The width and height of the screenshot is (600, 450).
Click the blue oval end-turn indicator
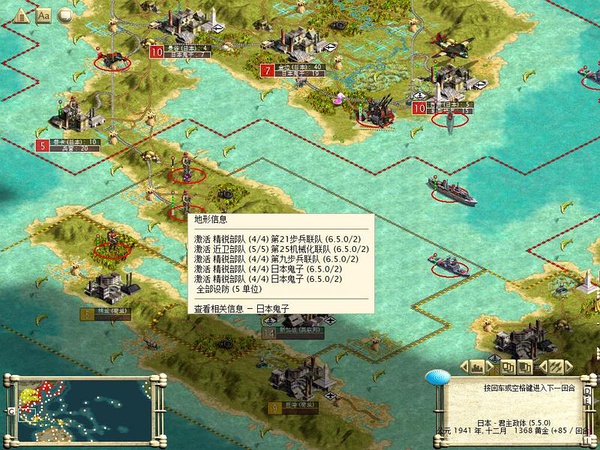tap(436, 378)
